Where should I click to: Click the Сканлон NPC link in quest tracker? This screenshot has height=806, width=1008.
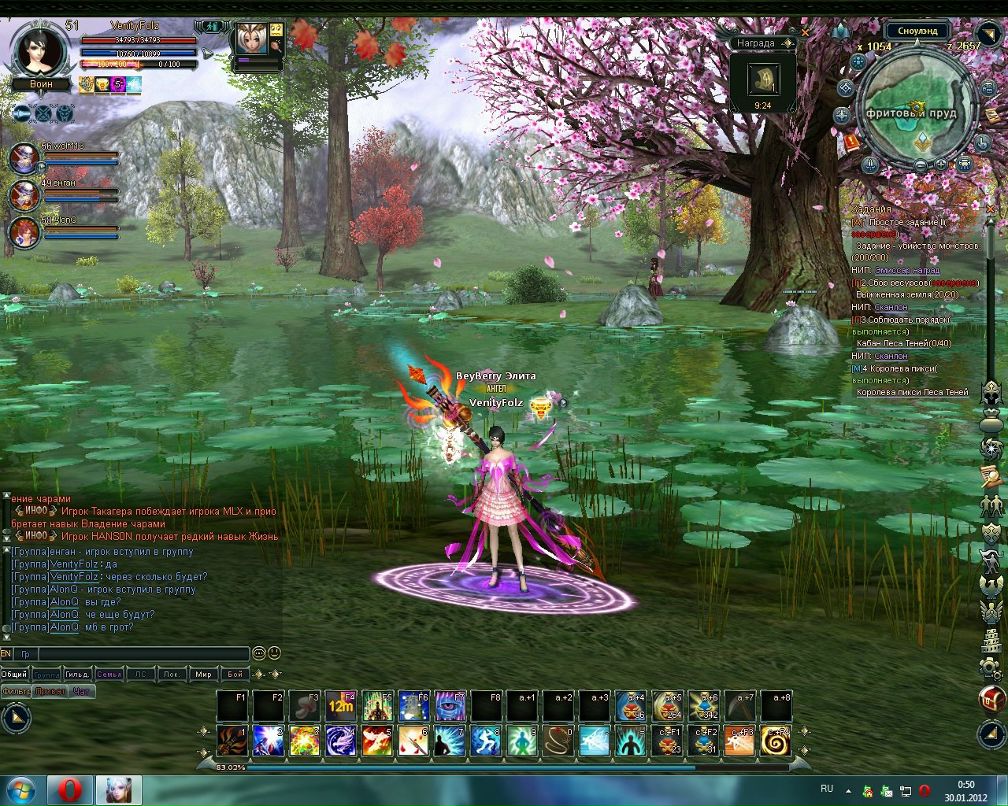tap(891, 307)
